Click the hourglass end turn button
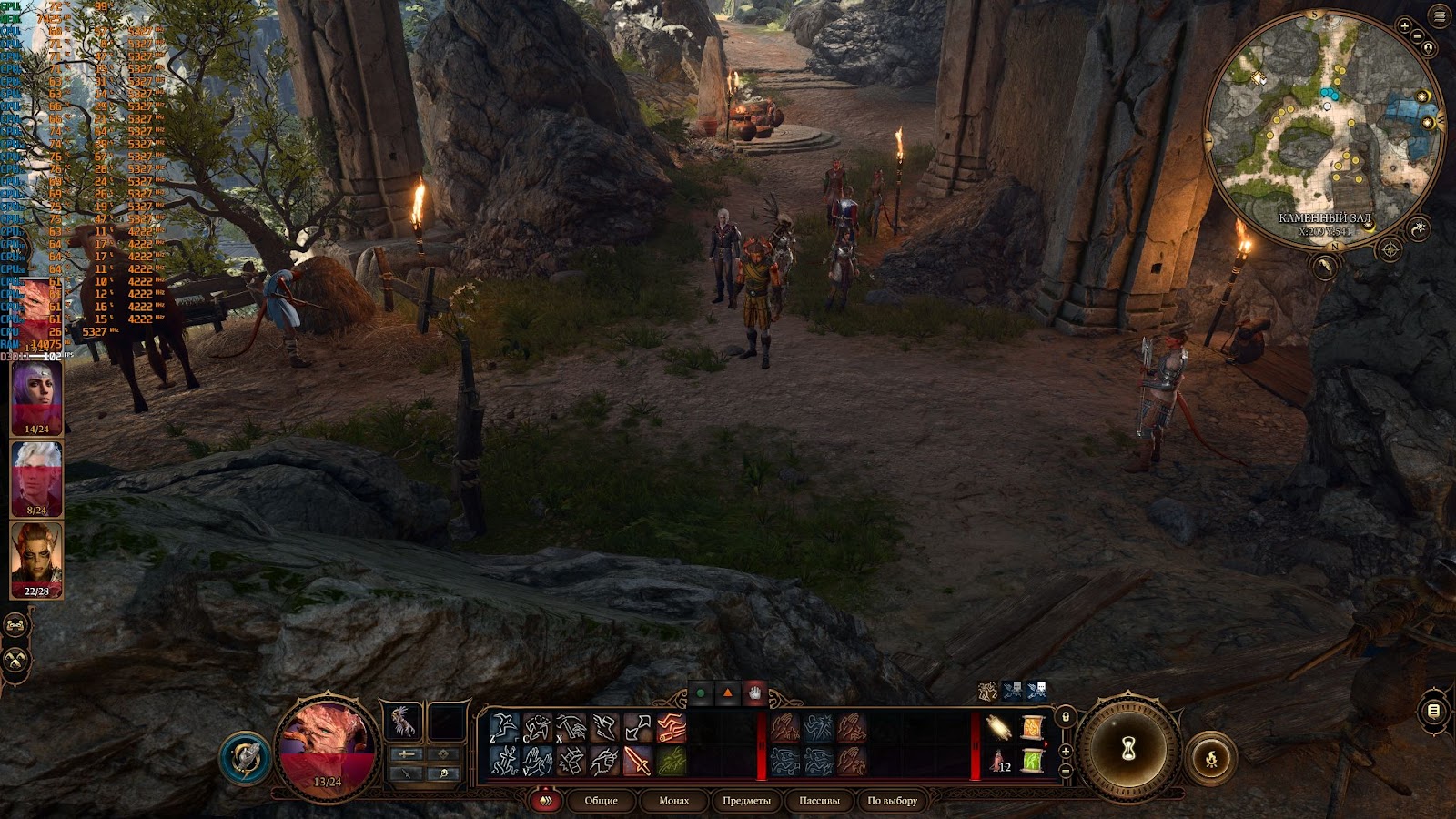Viewport: 1456px width, 819px height. click(1128, 749)
